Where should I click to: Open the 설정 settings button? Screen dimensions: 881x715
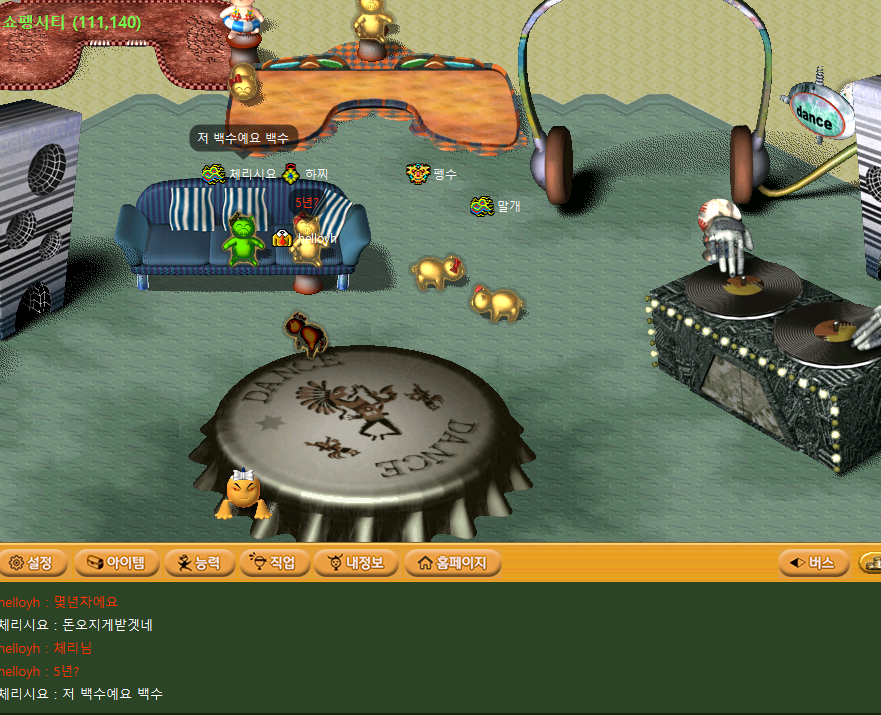click(x=31, y=563)
